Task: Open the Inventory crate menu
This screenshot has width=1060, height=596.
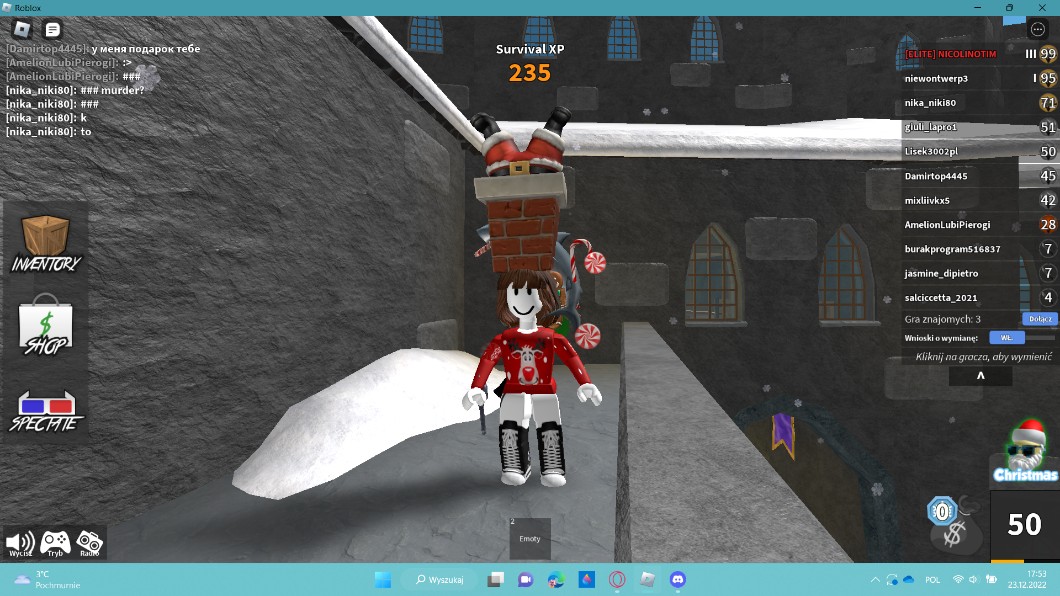Action: pos(46,243)
